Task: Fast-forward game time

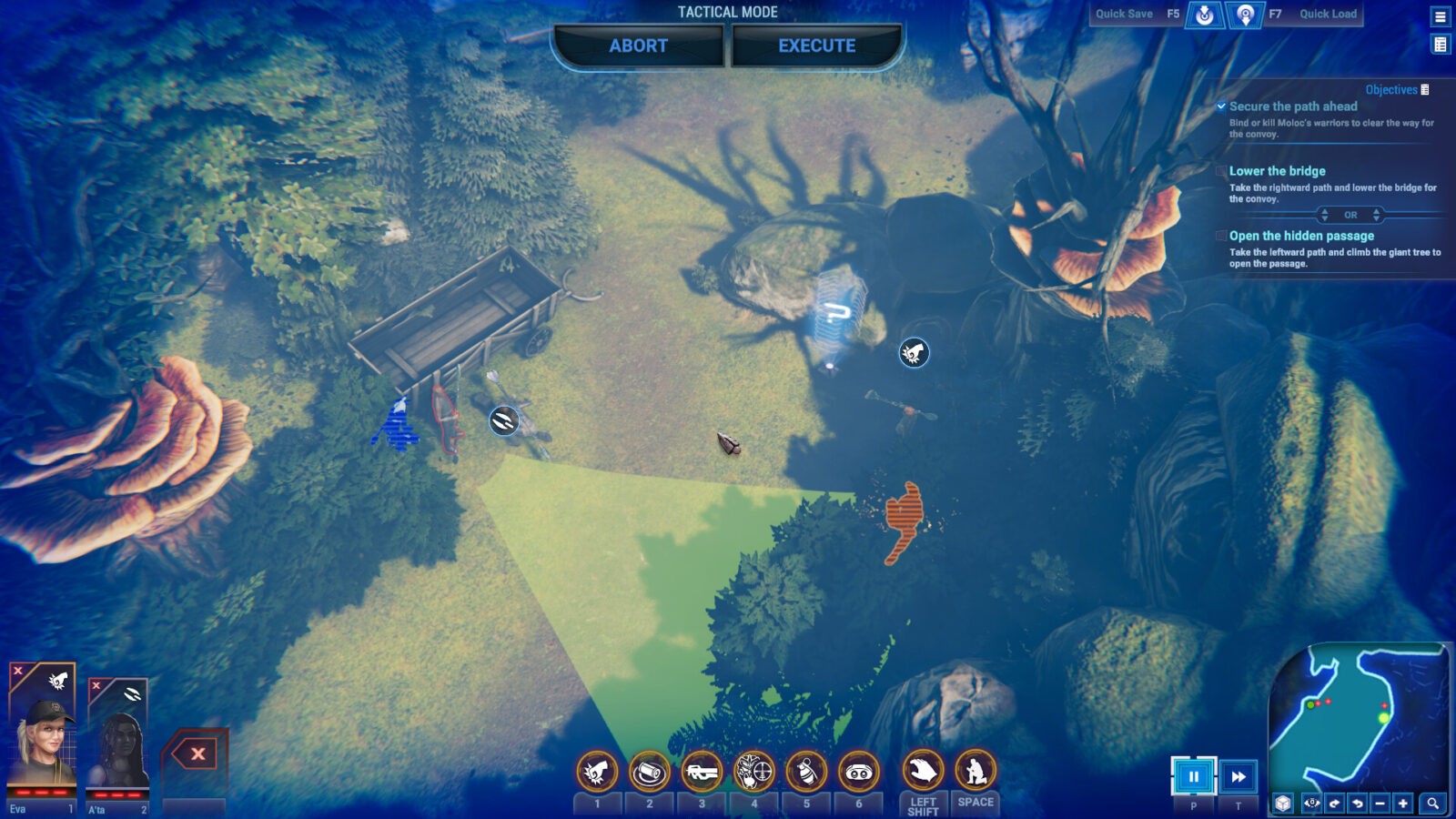Action: click(x=1238, y=776)
